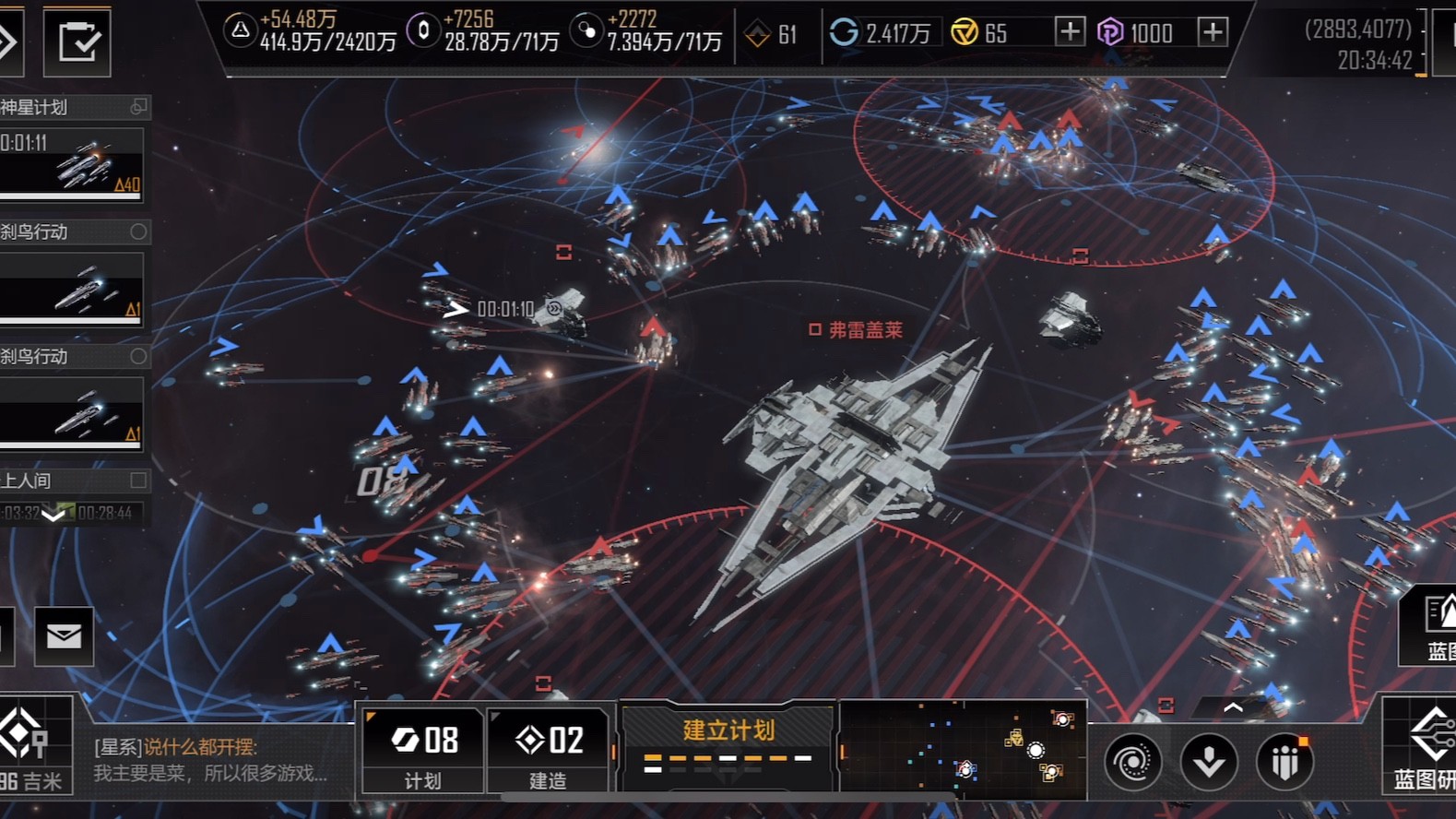
Task: Collapse the bottom toolbar with the chevron
Action: 1234,706
